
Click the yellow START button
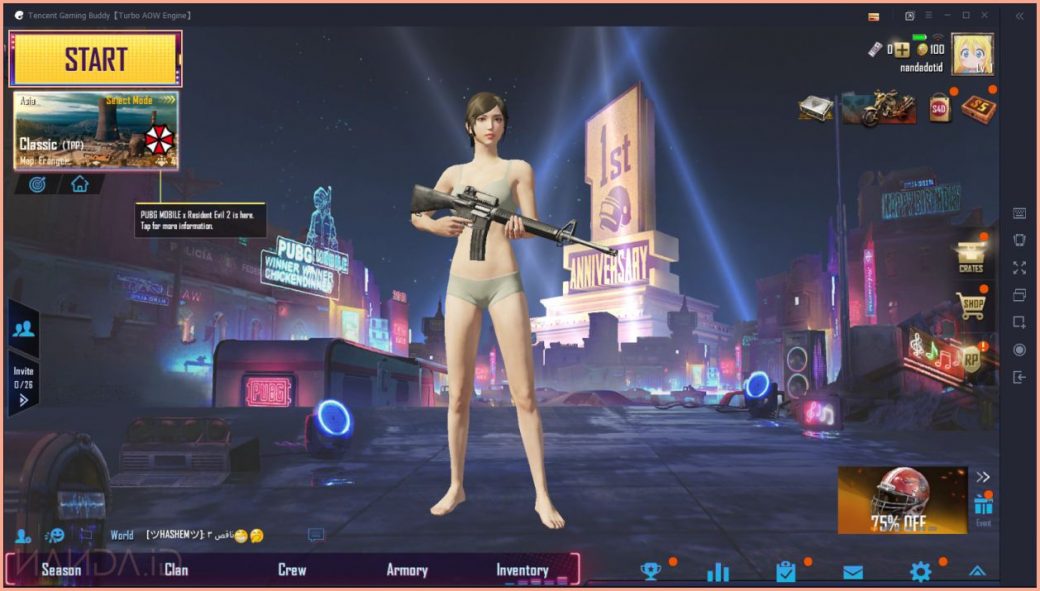(96, 59)
